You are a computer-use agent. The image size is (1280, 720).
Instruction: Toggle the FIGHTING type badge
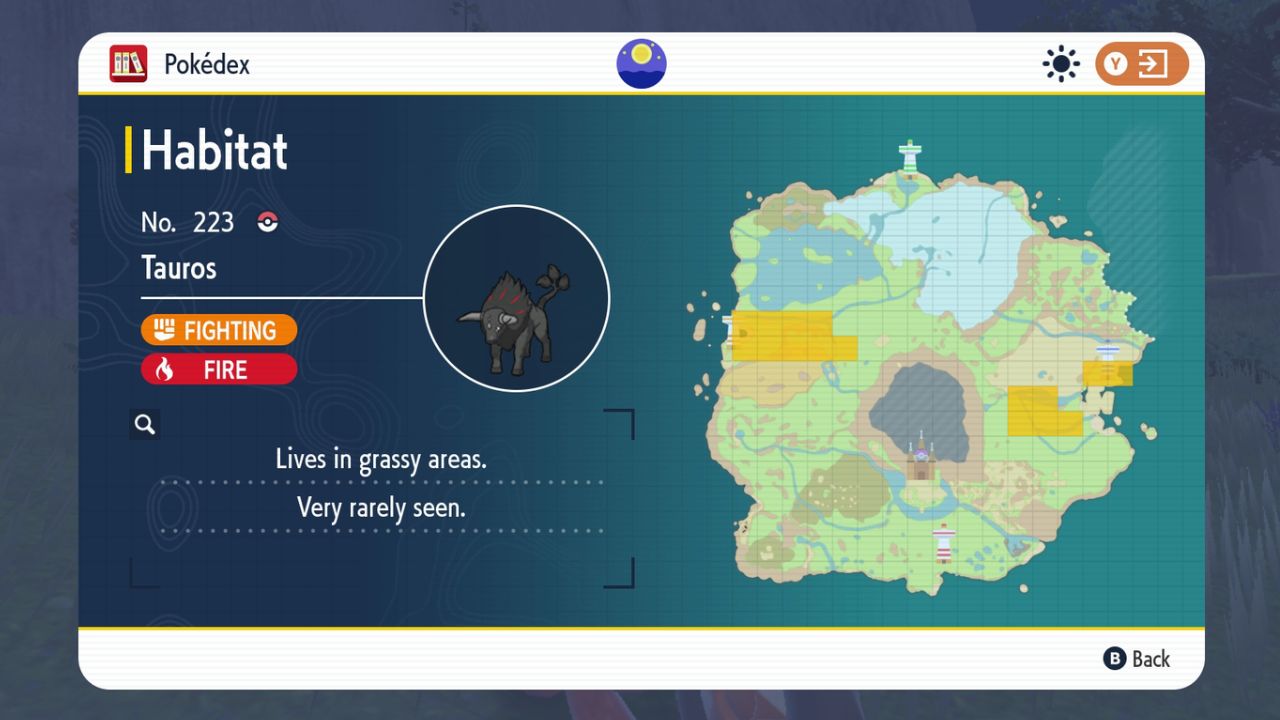(219, 330)
